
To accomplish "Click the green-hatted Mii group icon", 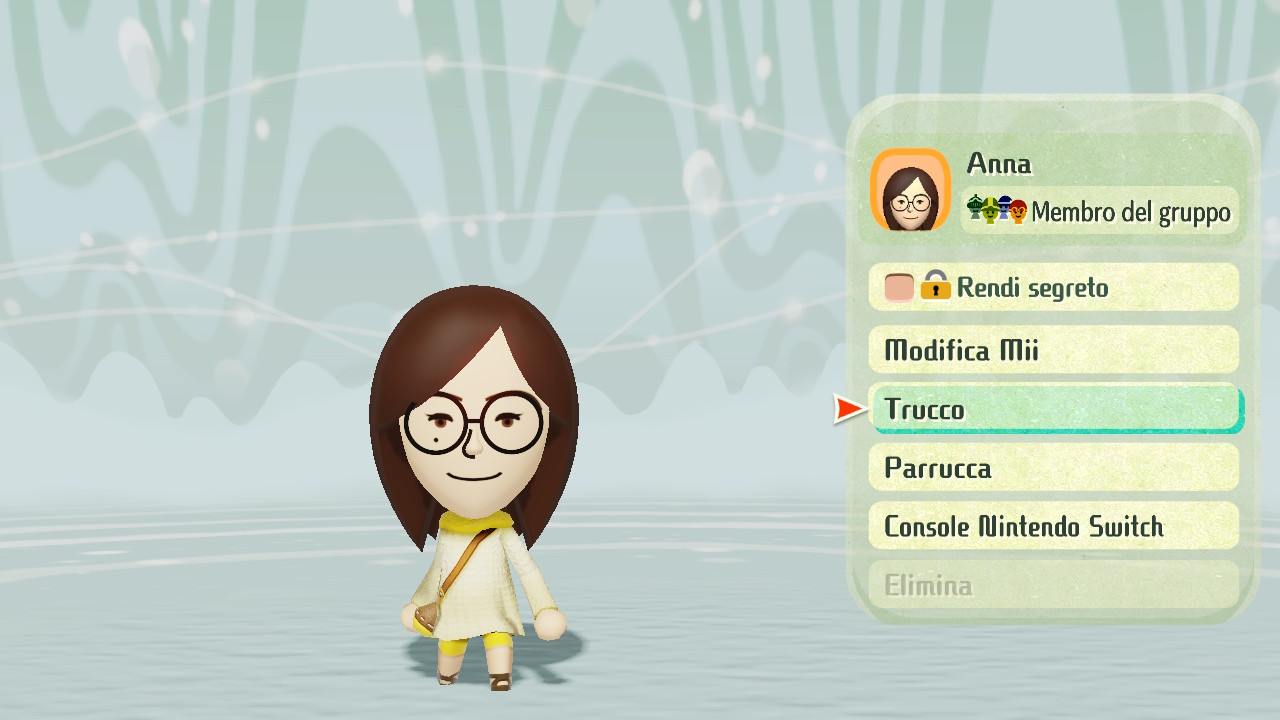I will [989, 210].
